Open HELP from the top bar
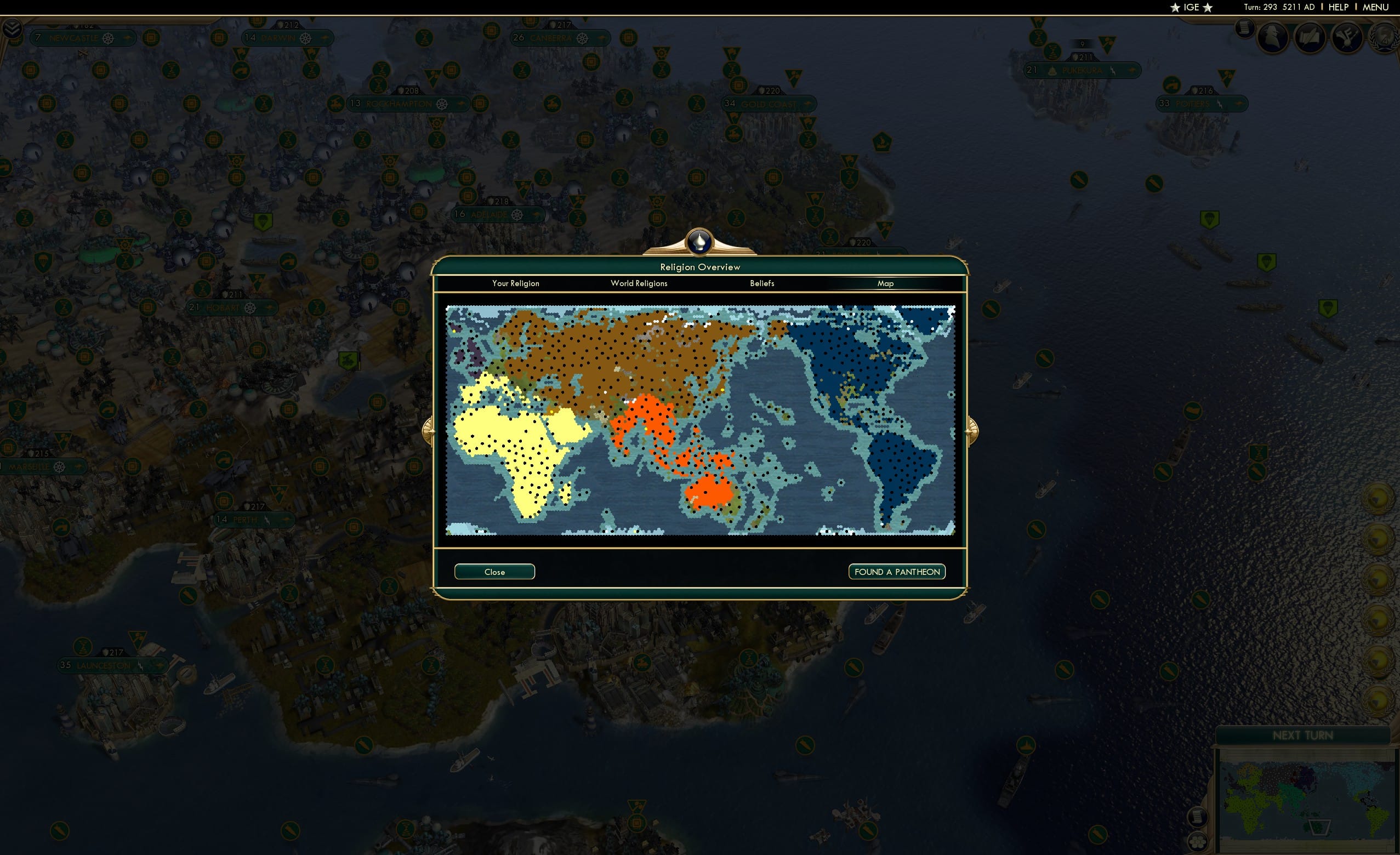The height and width of the screenshot is (855, 1400). pos(1338,7)
